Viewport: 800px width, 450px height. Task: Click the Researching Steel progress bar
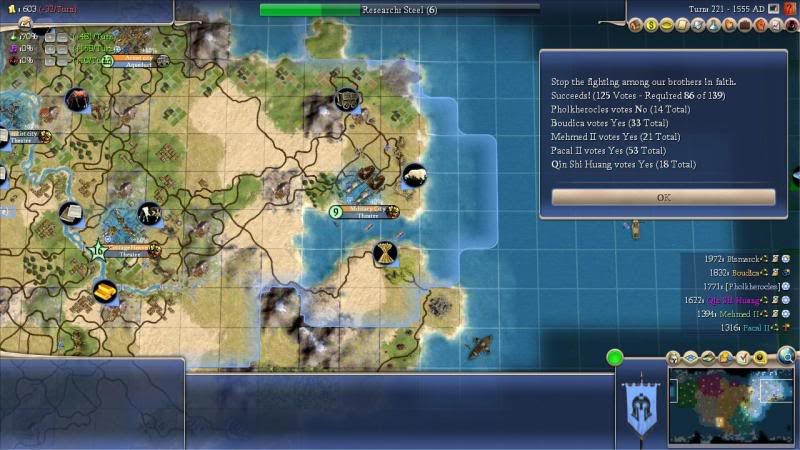[x=399, y=10]
